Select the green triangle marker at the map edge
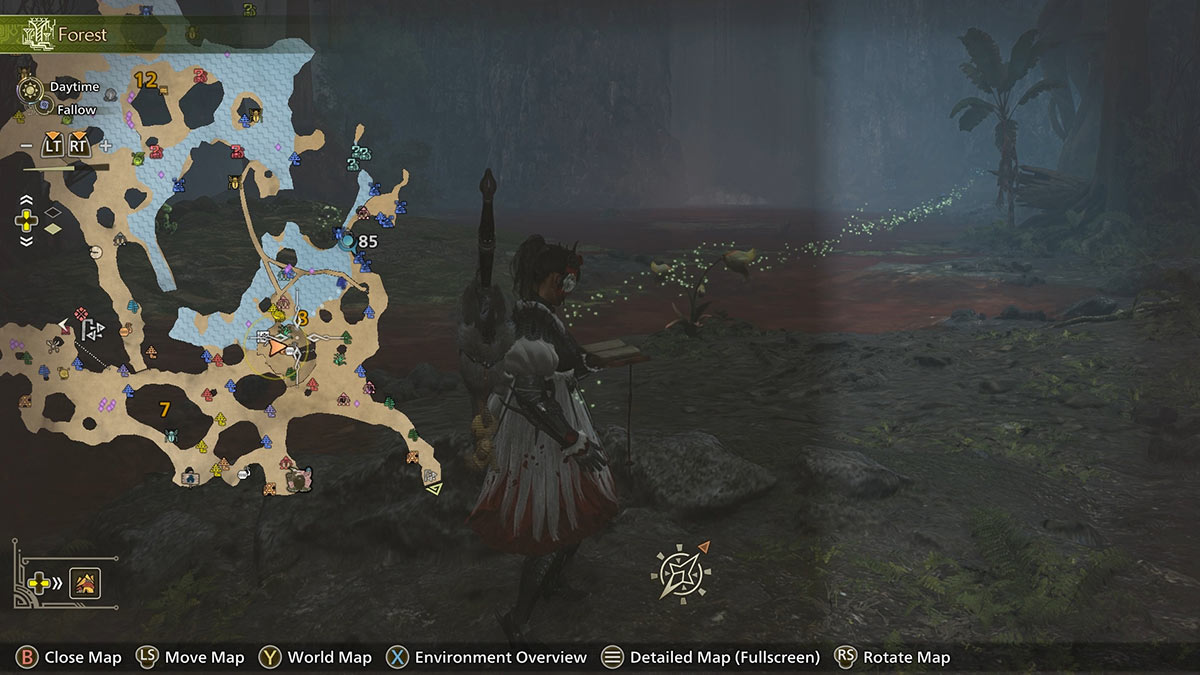This screenshot has height=675, width=1200. click(x=433, y=489)
